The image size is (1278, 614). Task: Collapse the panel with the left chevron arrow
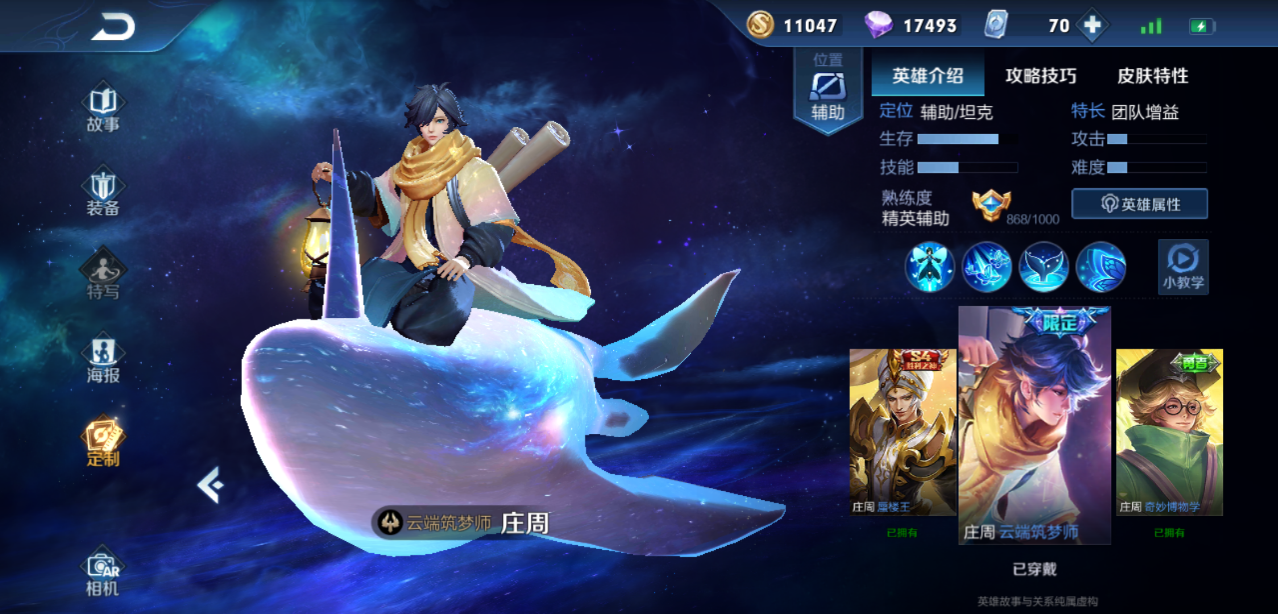pyautogui.click(x=210, y=485)
